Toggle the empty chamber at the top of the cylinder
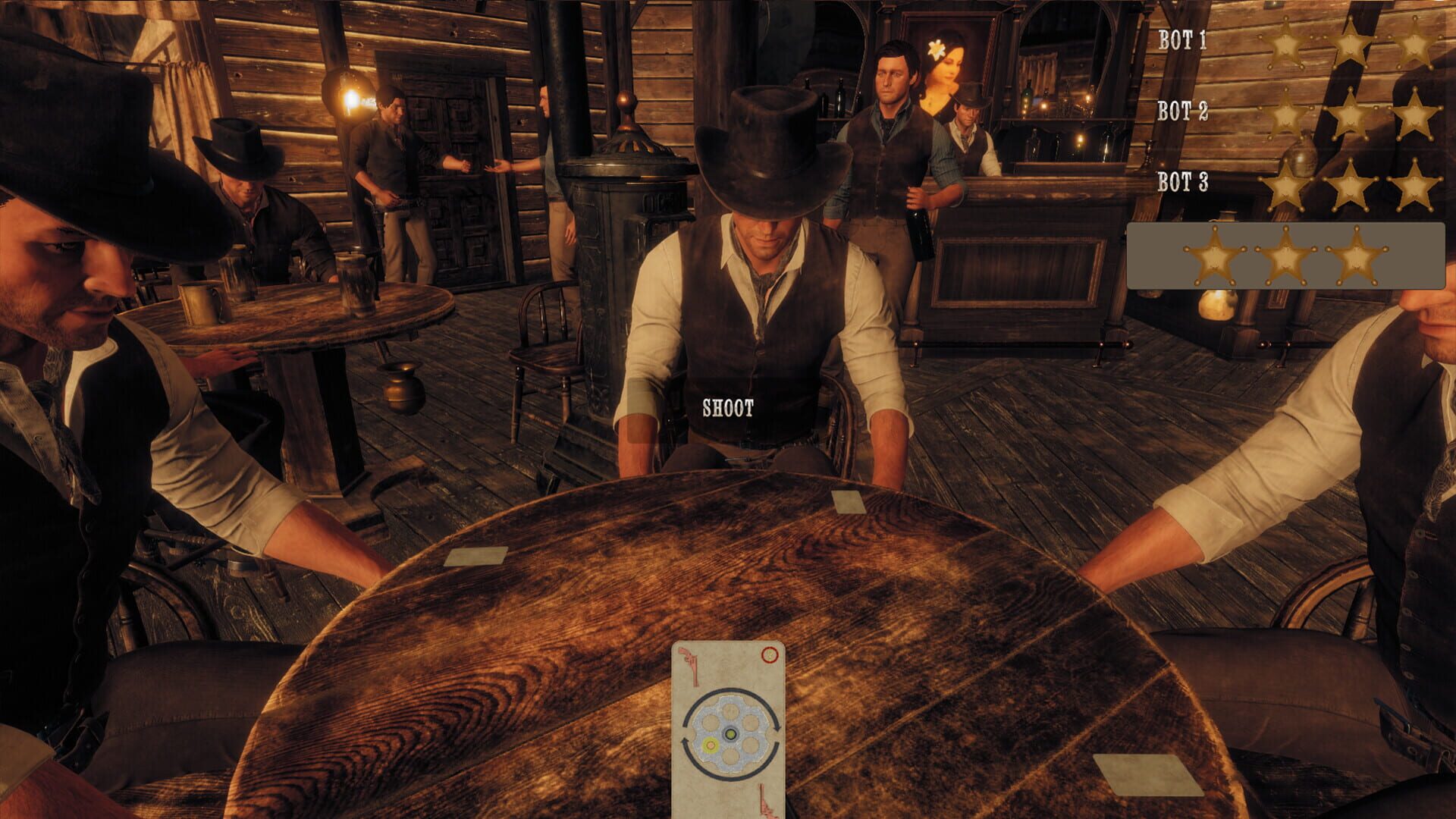The image size is (1456, 819). pos(730,710)
